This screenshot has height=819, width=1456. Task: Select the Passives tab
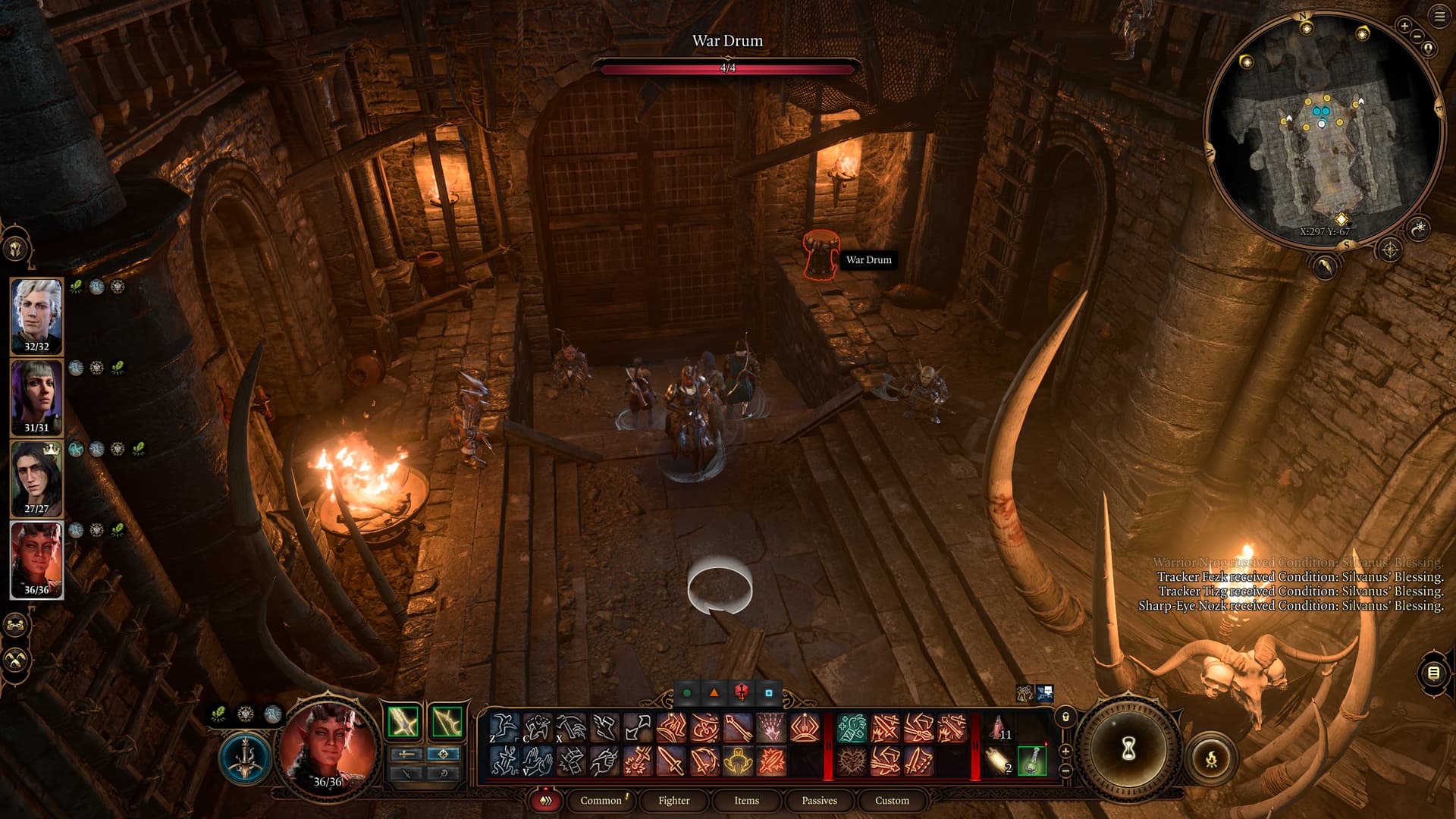click(819, 800)
